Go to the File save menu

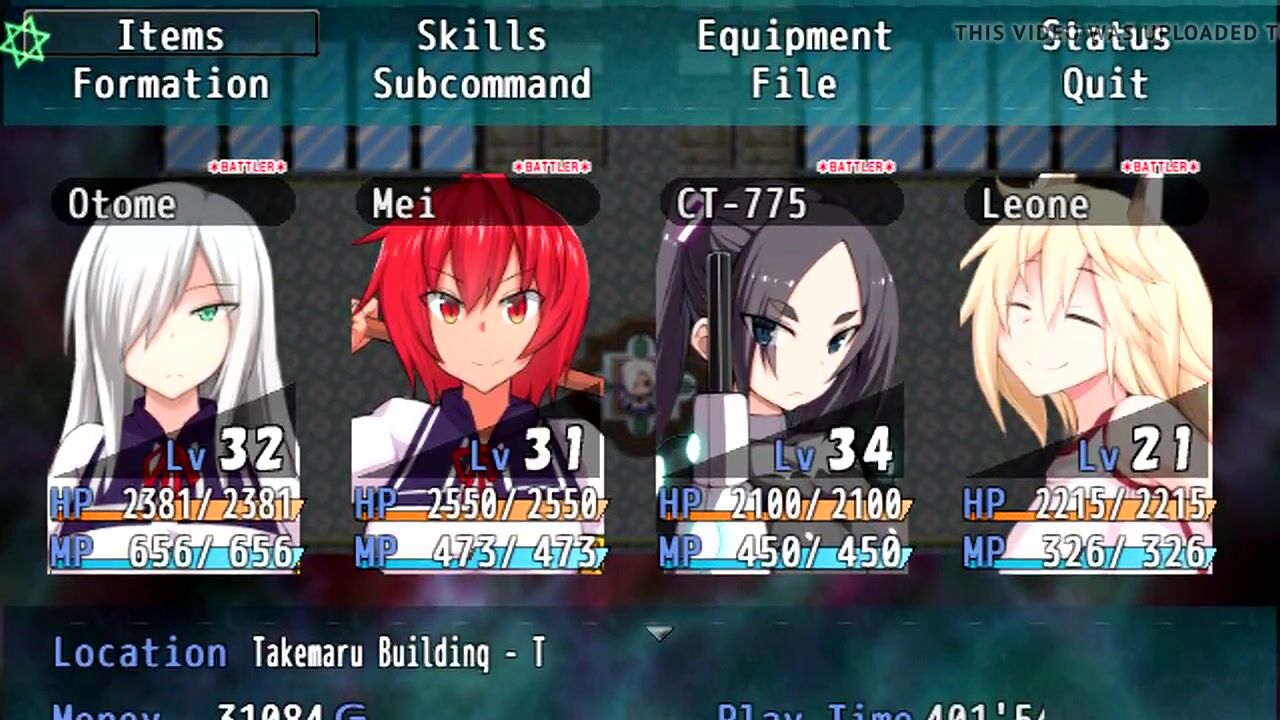point(794,84)
